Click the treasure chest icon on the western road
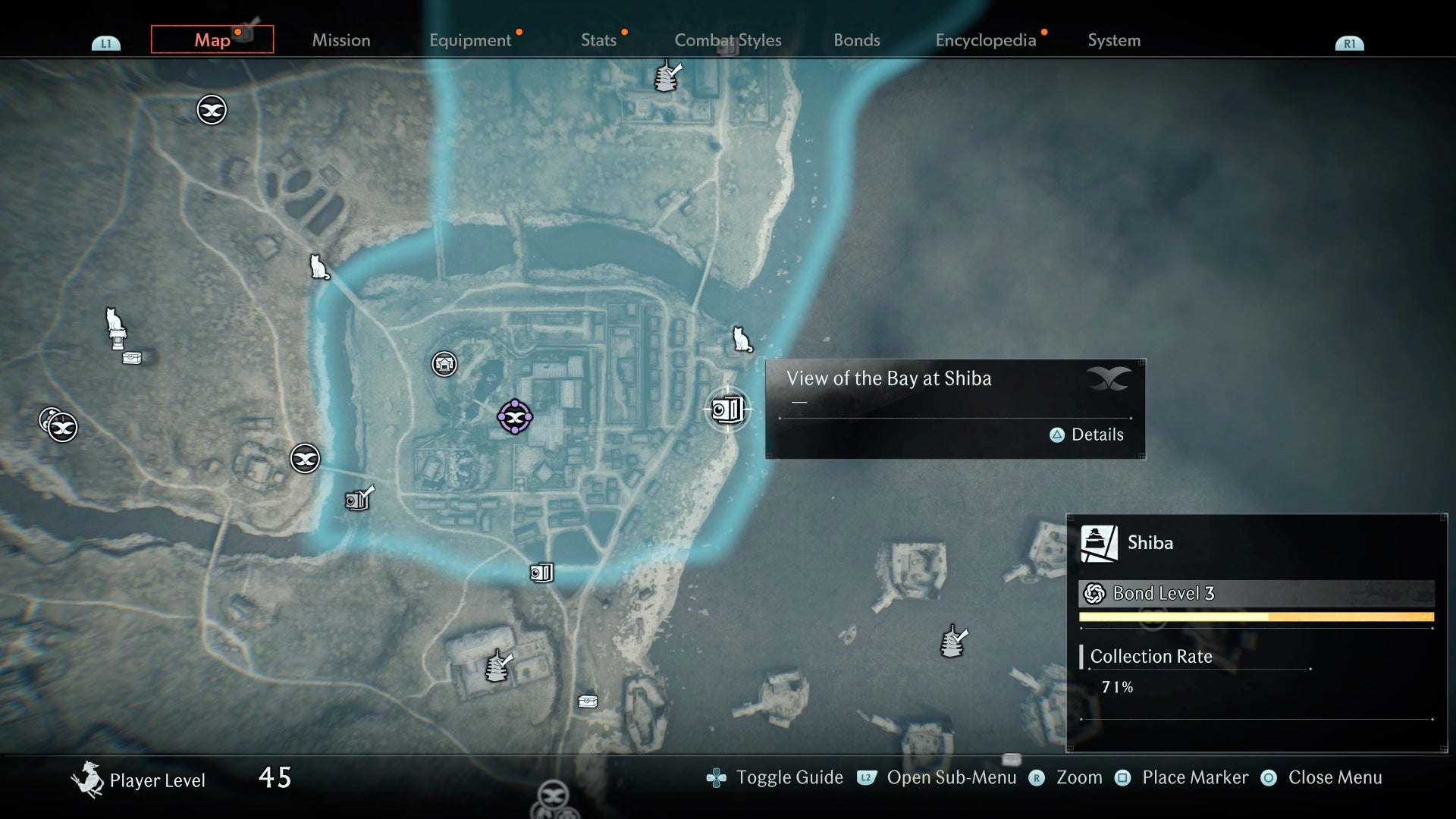The width and height of the screenshot is (1456, 819). pyautogui.click(x=131, y=356)
